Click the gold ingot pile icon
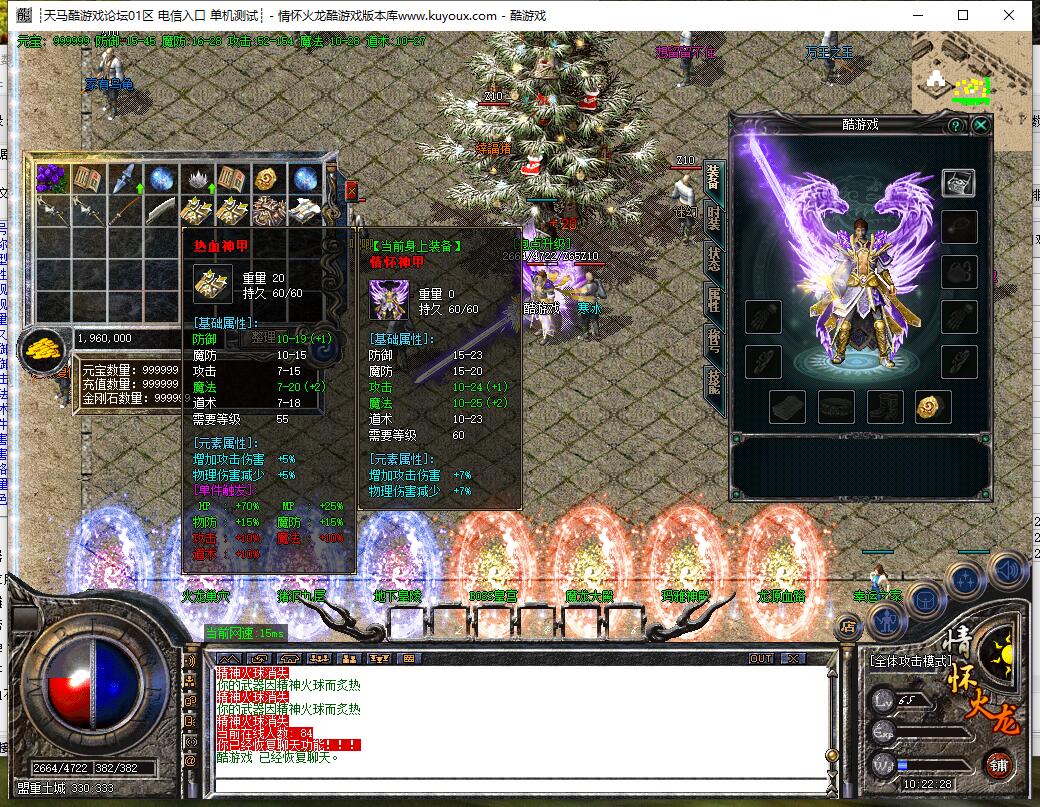The width and height of the screenshot is (1040, 807). (44, 349)
